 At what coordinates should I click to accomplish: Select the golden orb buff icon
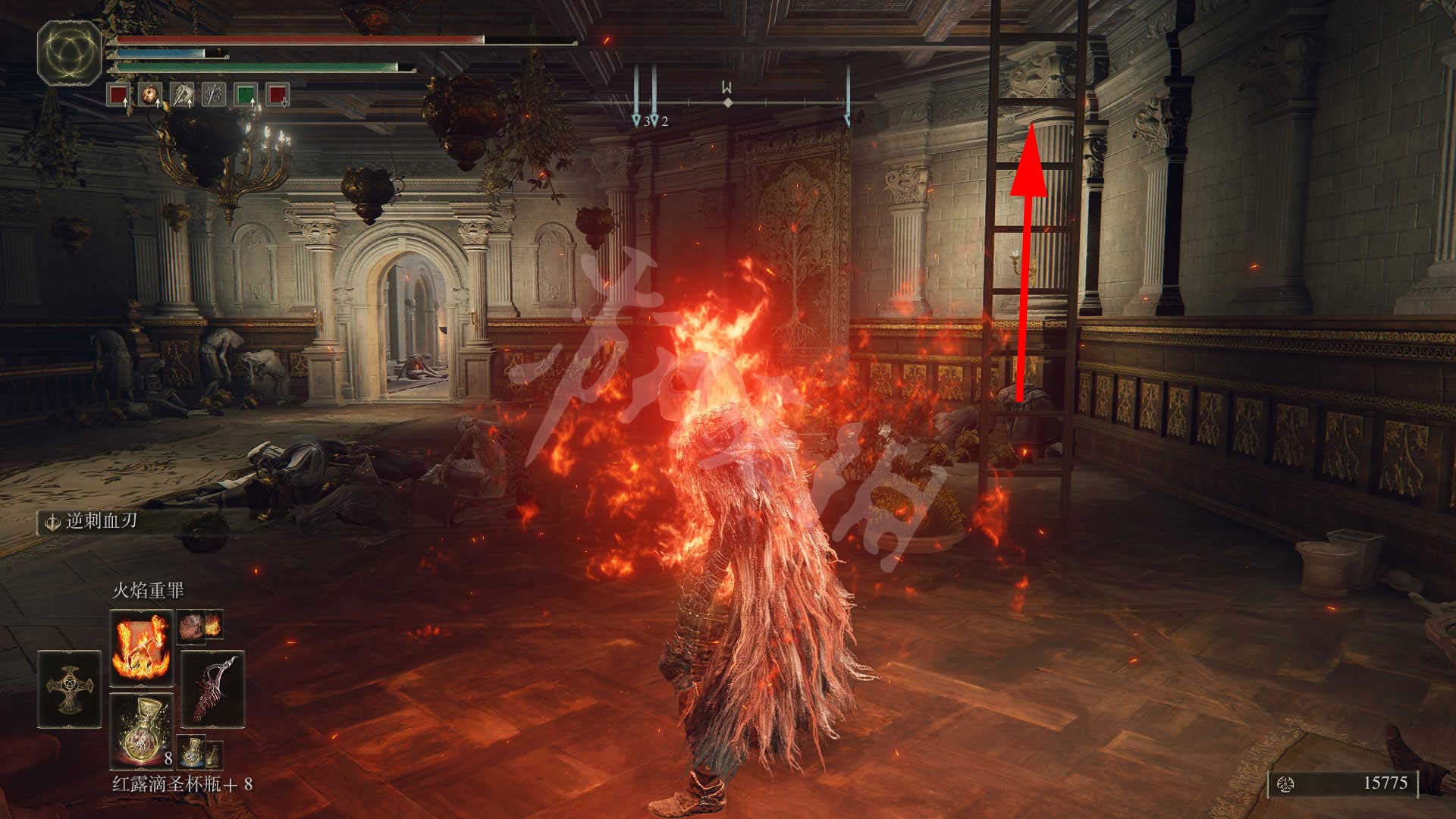click(x=150, y=95)
